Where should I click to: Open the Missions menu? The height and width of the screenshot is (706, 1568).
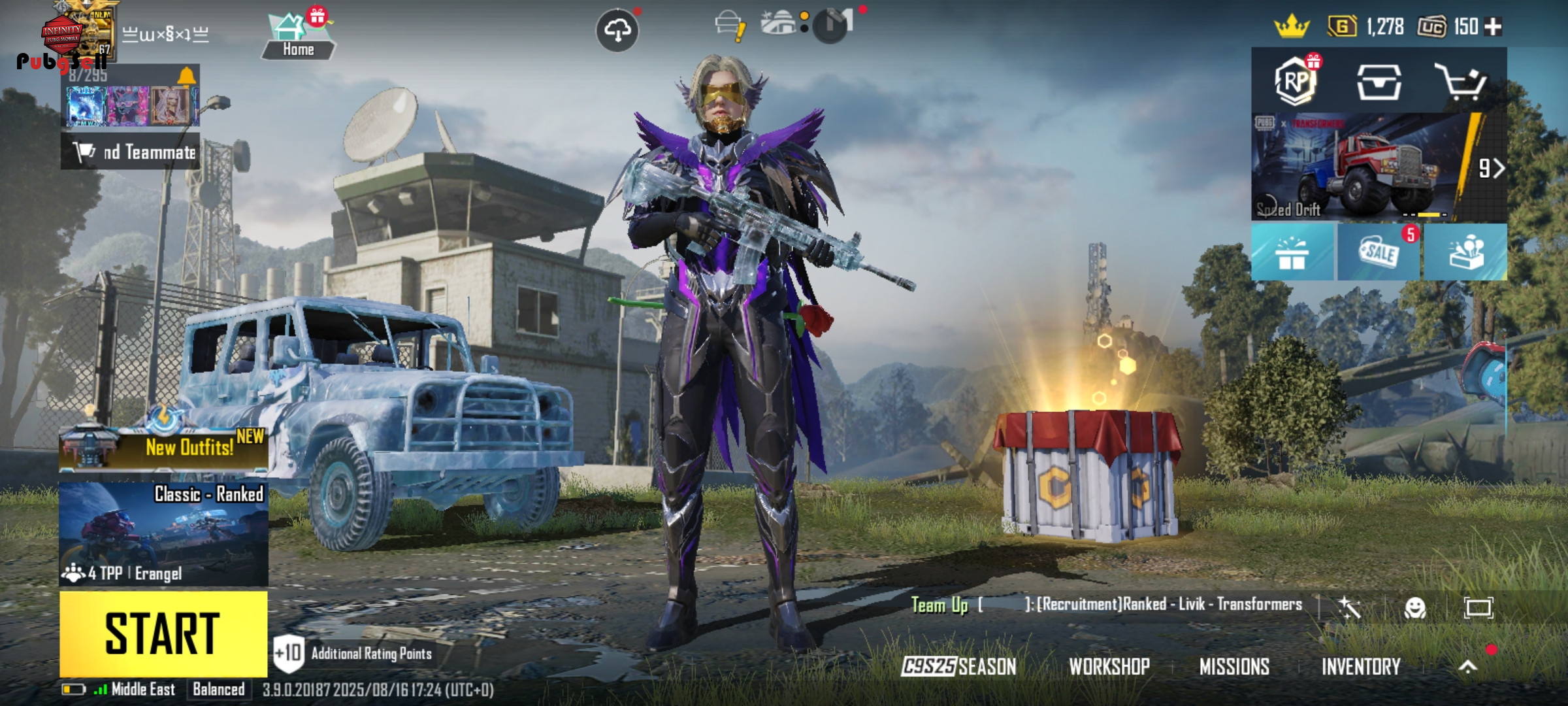[1234, 667]
